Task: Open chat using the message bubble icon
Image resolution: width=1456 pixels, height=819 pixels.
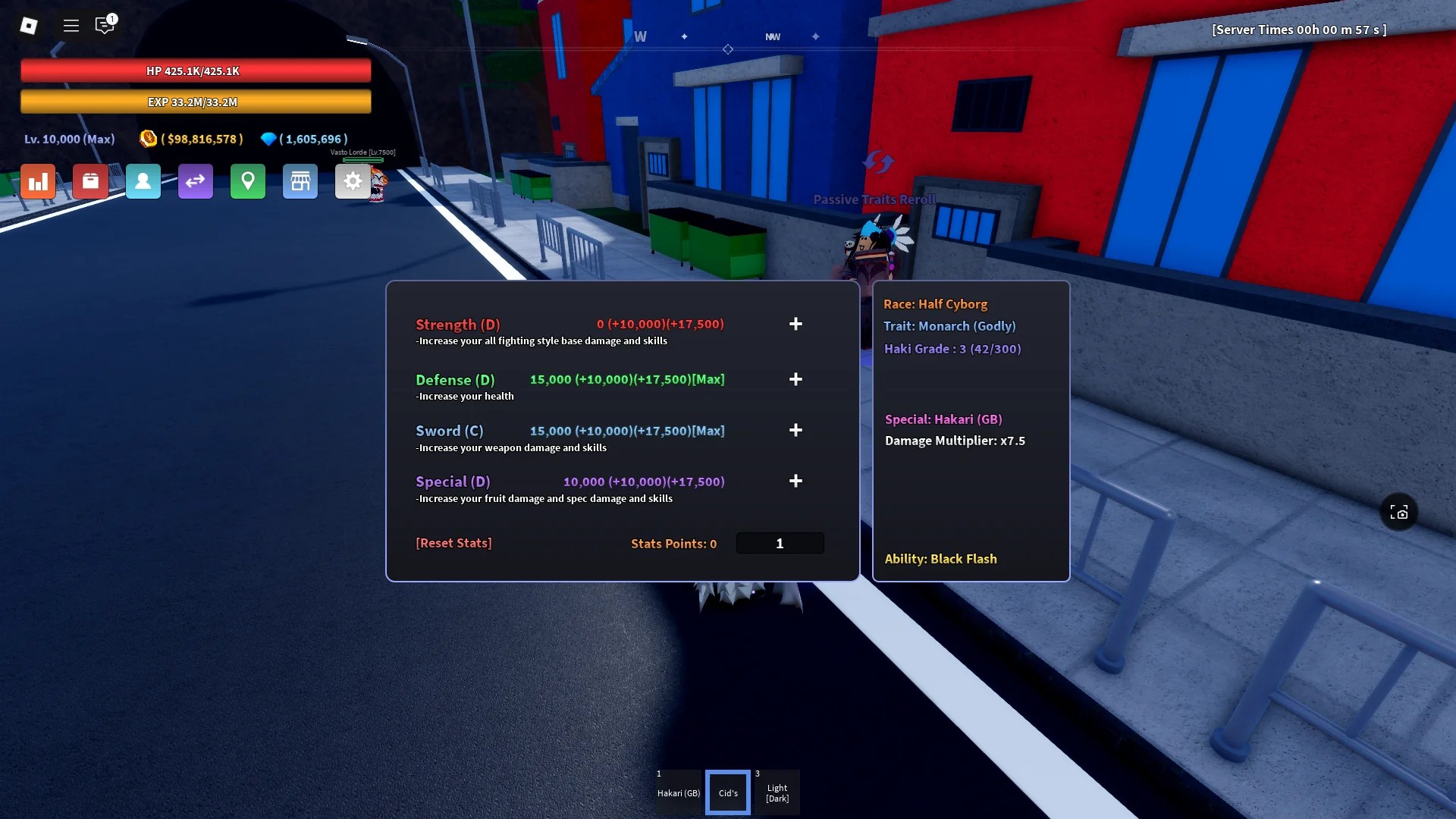Action: click(105, 25)
